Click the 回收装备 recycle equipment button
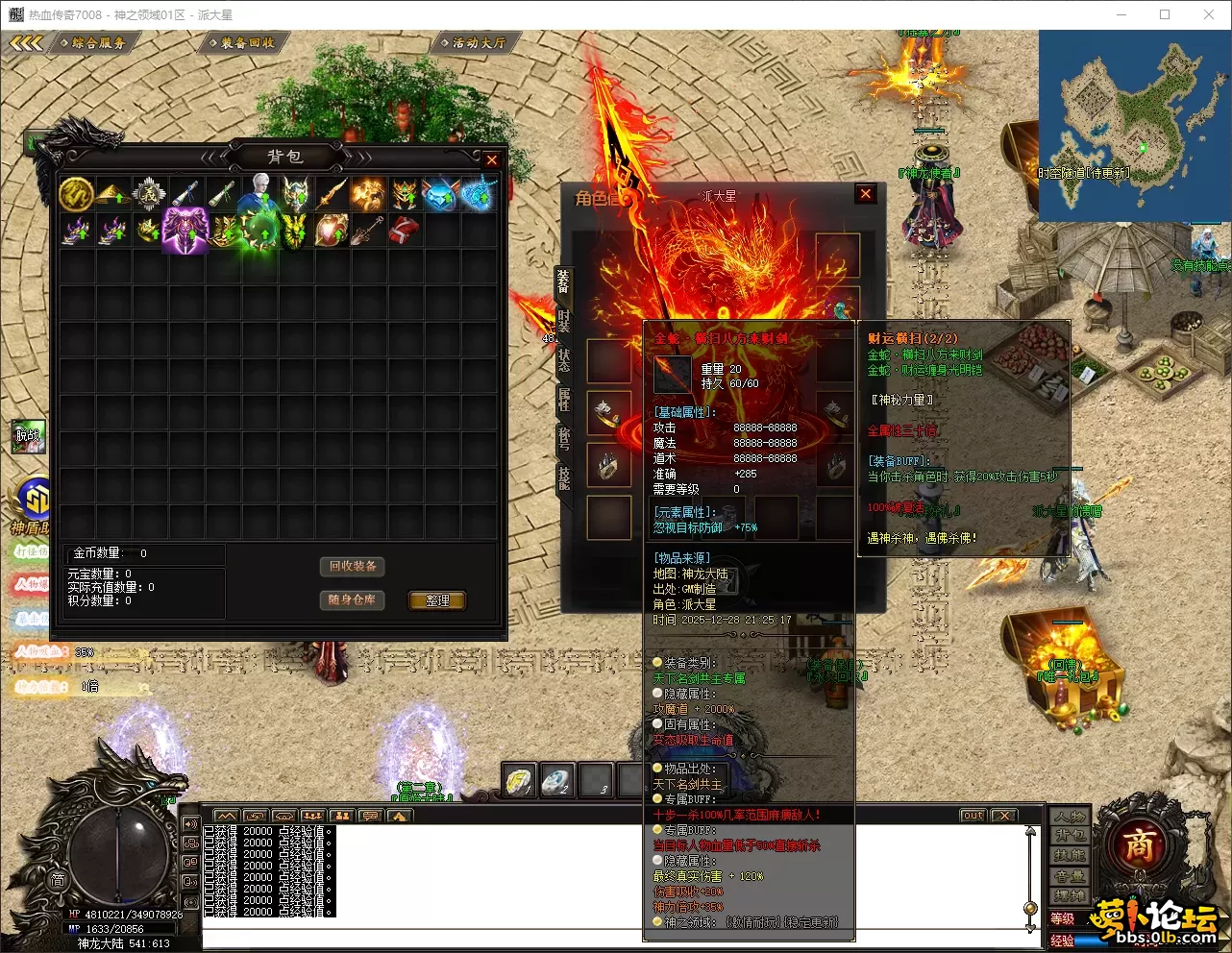Image resolution: width=1232 pixels, height=953 pixels. coord(352,567)
